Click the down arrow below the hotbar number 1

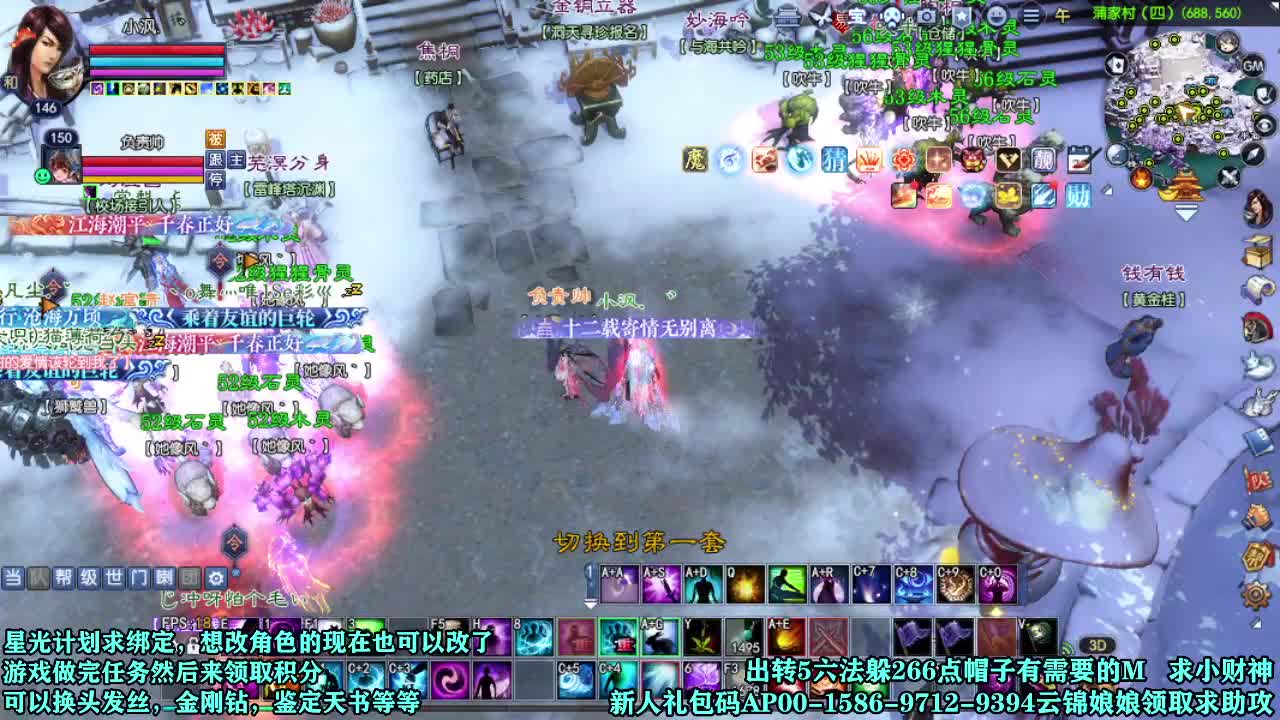590,604
